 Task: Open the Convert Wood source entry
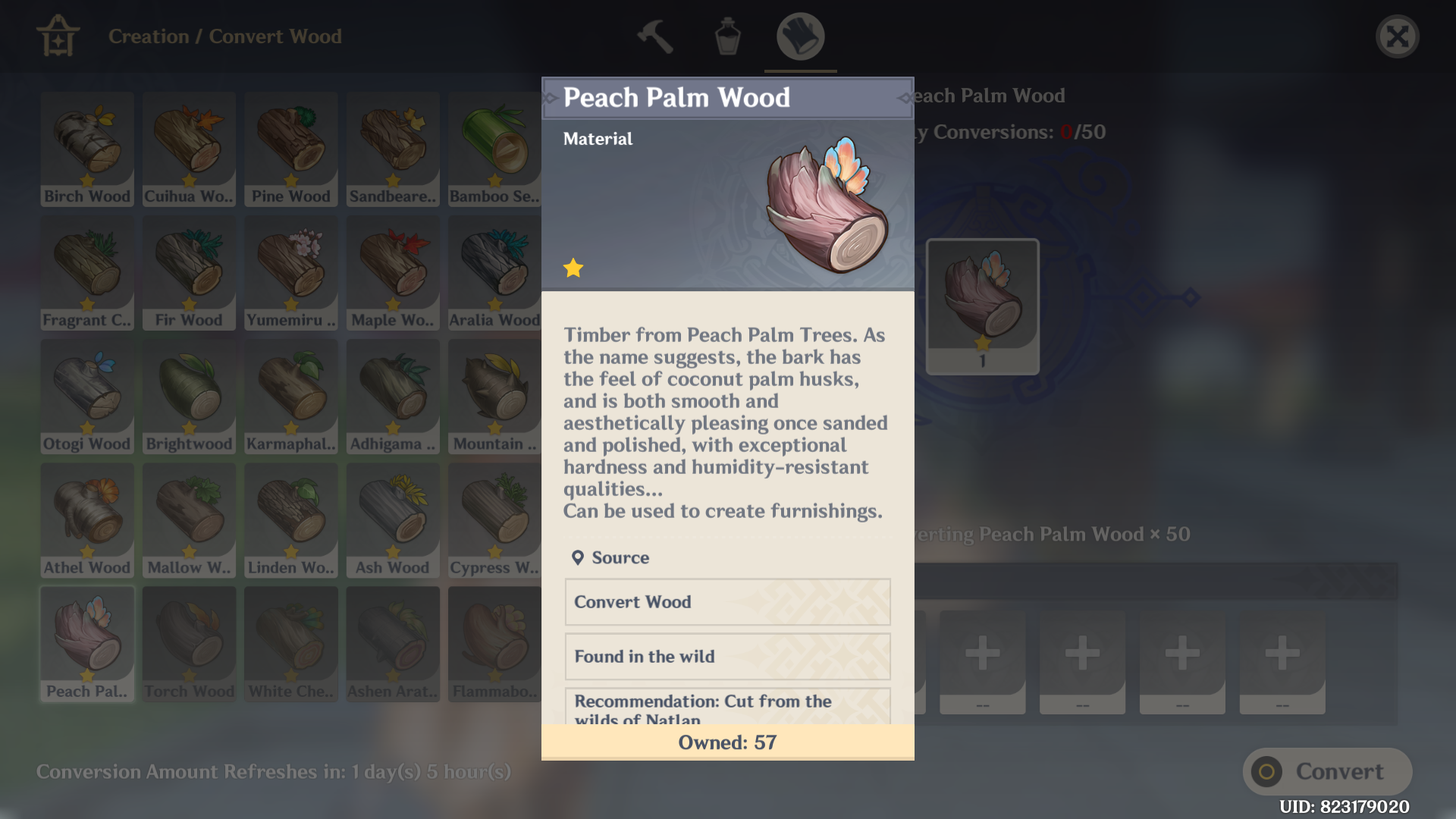(726, 602)
